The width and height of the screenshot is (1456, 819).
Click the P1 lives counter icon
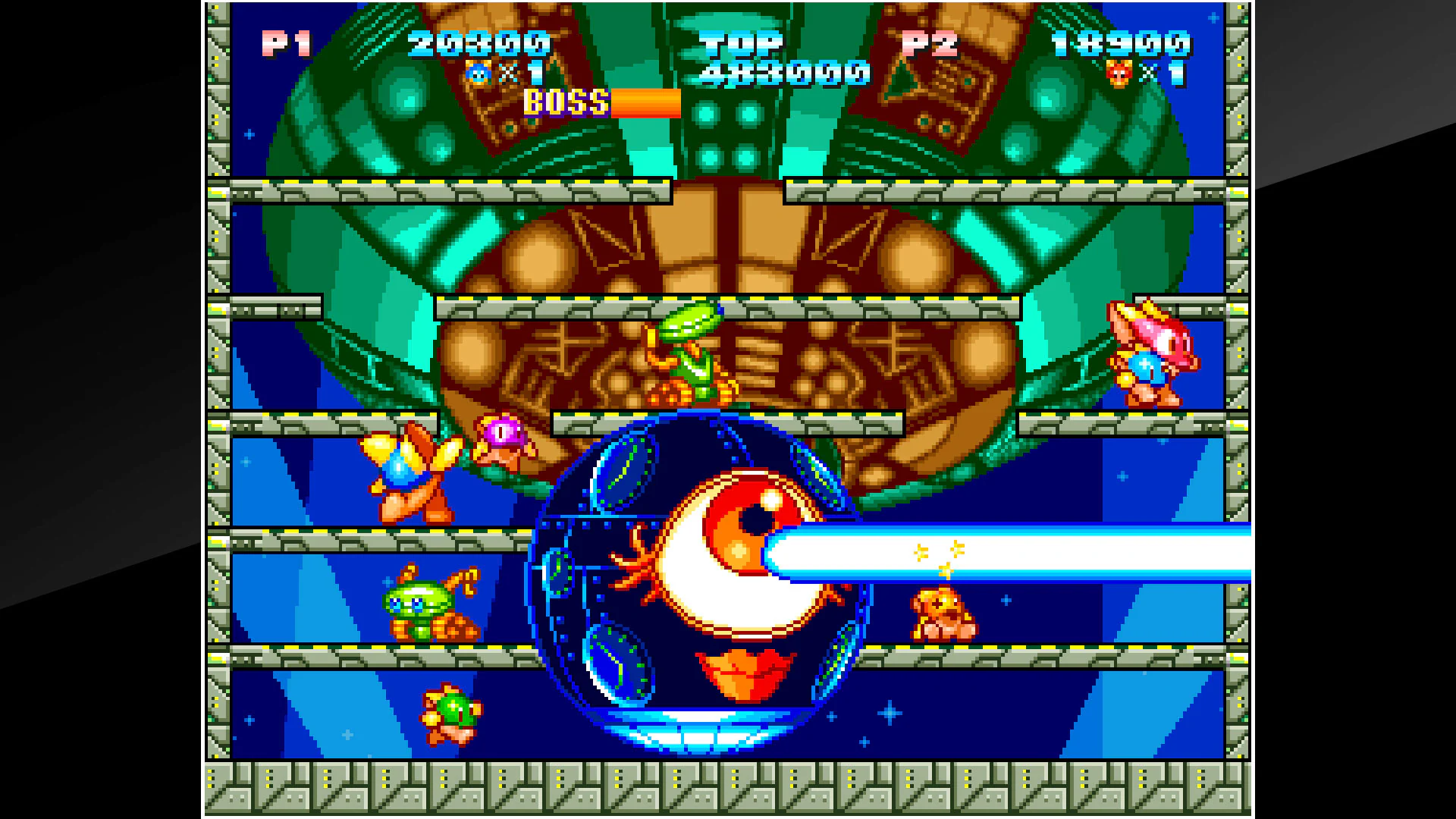point(478,72)
